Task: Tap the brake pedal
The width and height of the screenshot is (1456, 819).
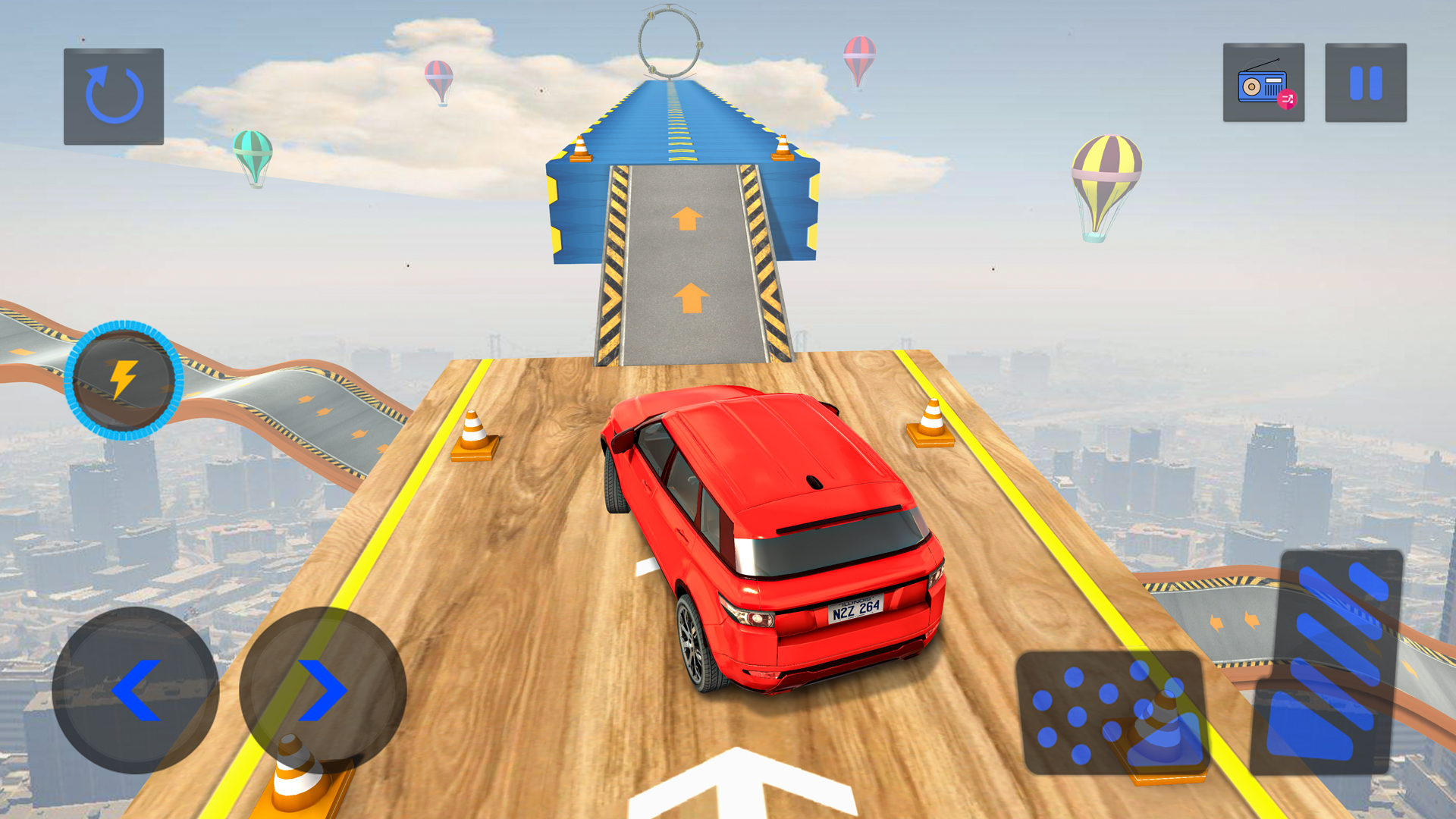Action: (x=1110, y=713)
